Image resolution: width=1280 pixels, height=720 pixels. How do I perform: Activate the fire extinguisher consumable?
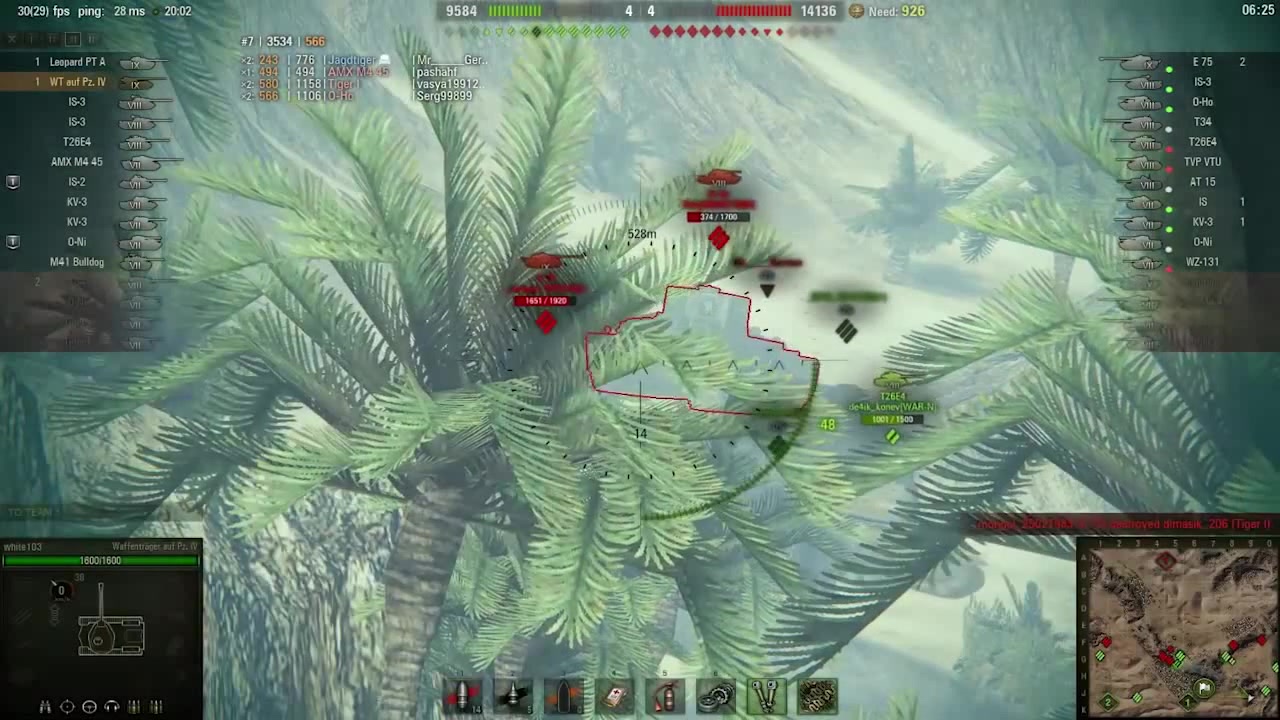point(666,696)
